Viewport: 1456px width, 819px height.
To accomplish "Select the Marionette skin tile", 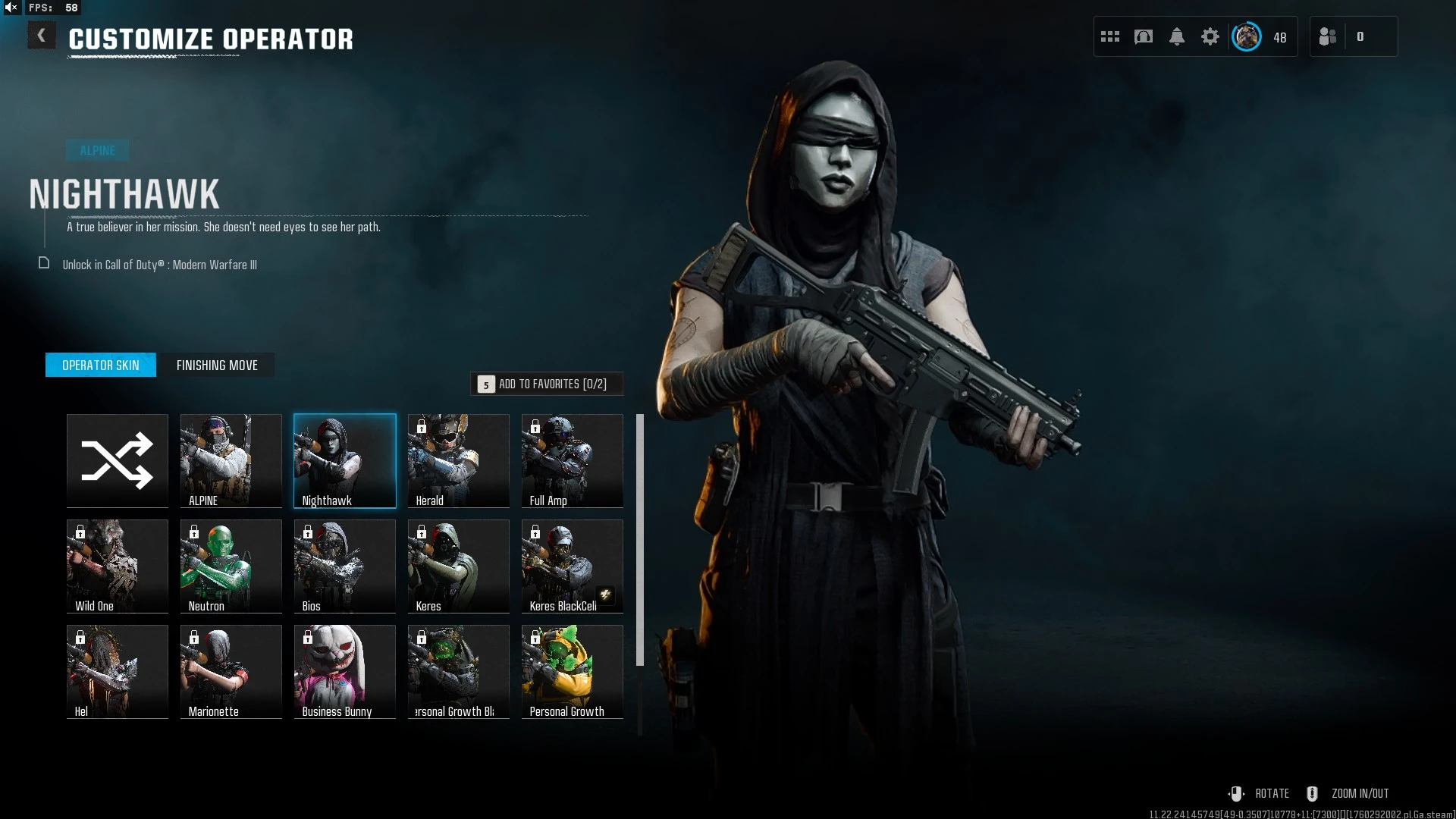I will coord(231,671).
